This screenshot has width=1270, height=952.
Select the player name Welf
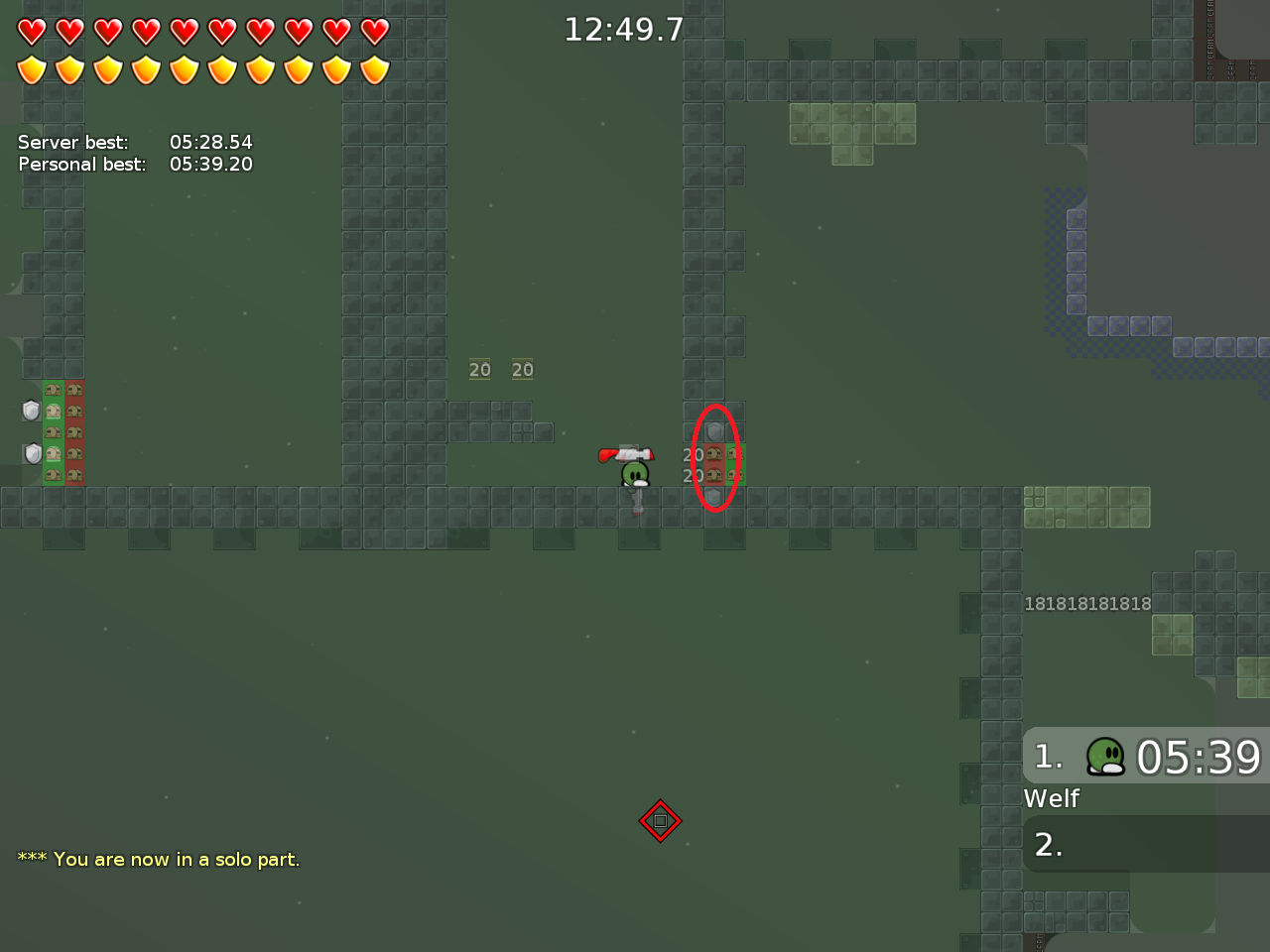1051,798
